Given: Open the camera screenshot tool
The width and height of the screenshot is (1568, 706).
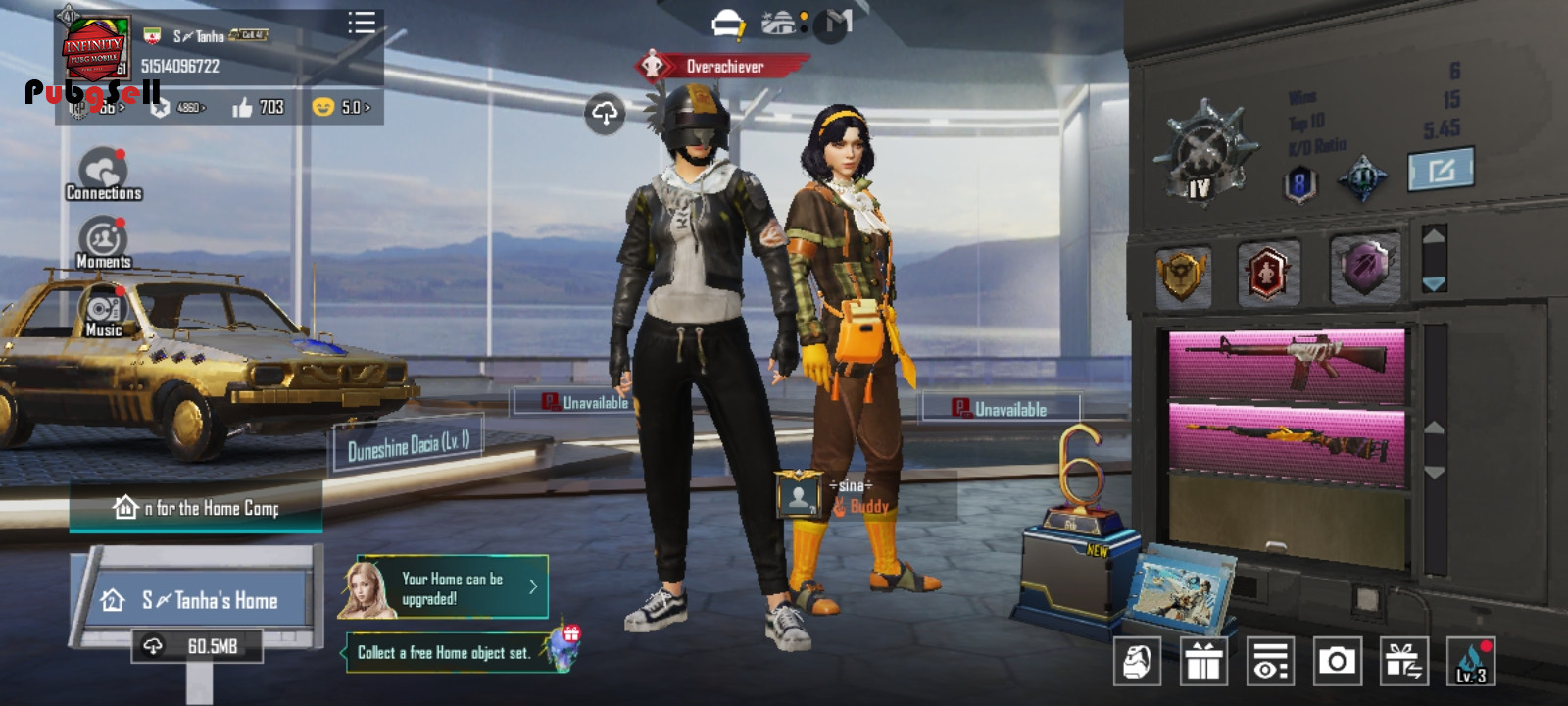Looking at the screenshot, I should [x=1337, y=661].
